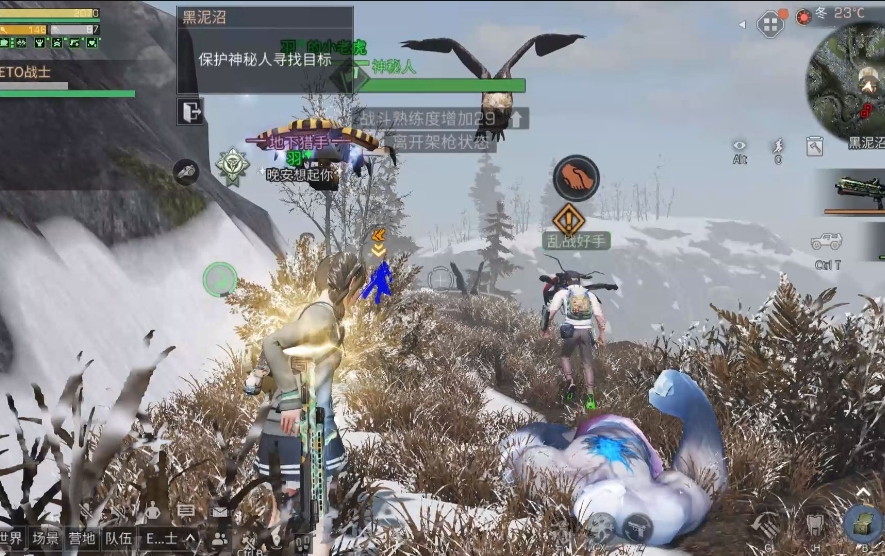Switch to the 场景 (Scene) chat tab

click(x=45, y=538)
